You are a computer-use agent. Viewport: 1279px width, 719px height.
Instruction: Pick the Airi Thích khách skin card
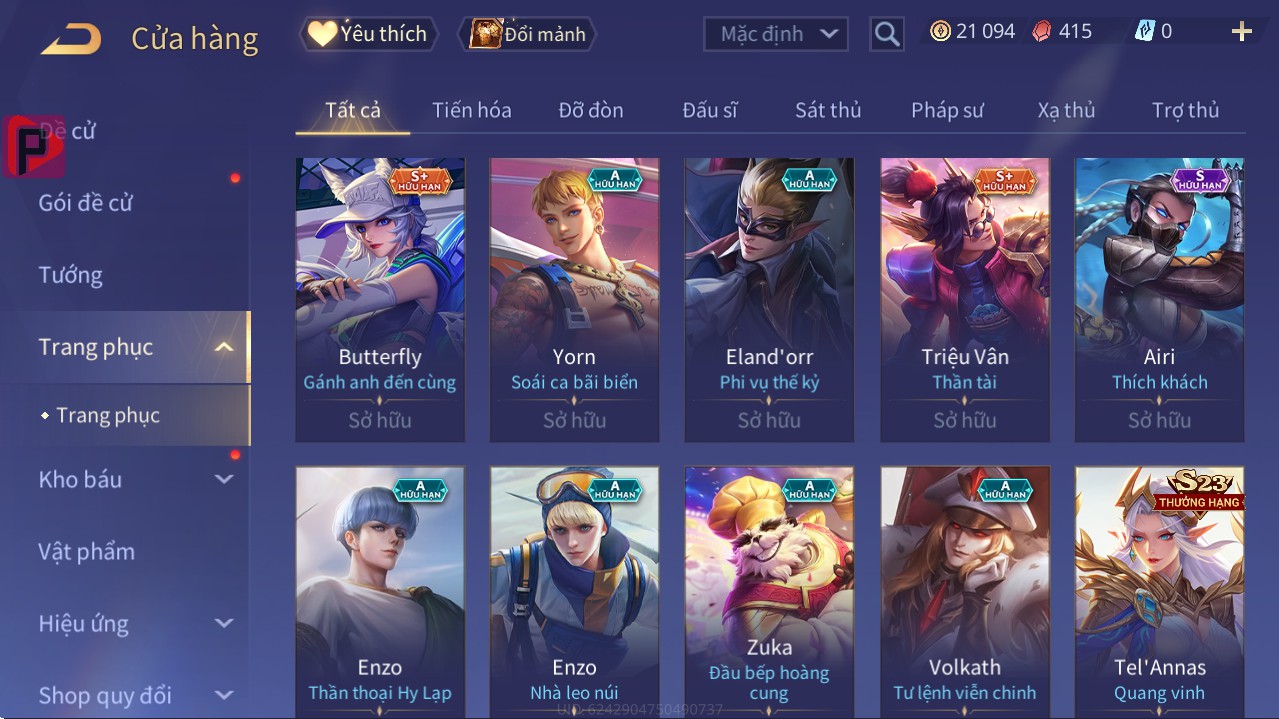1159,299
